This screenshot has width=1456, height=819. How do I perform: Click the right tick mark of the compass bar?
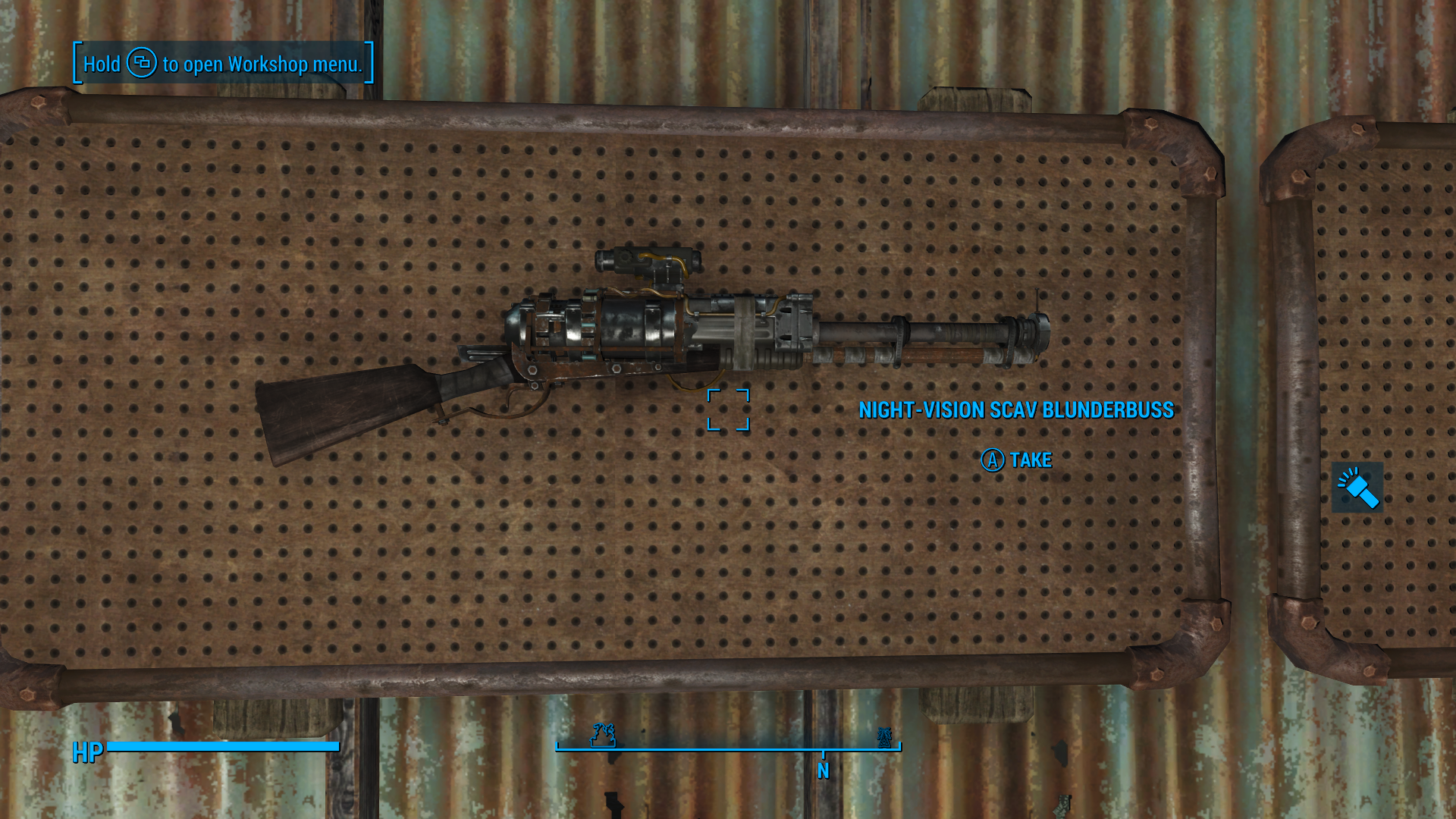[898, 747]
